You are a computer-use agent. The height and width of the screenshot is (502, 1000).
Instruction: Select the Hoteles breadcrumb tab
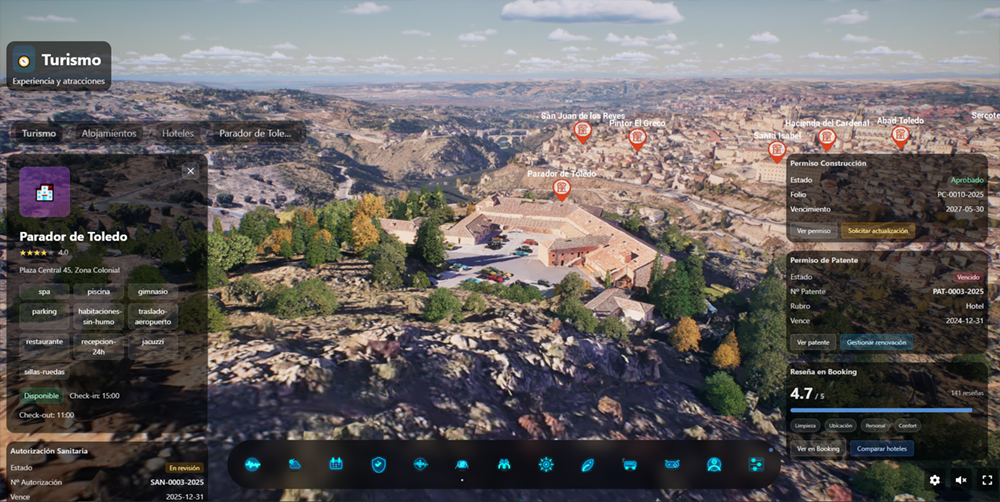pyautogui.click(x=178, y=133)
